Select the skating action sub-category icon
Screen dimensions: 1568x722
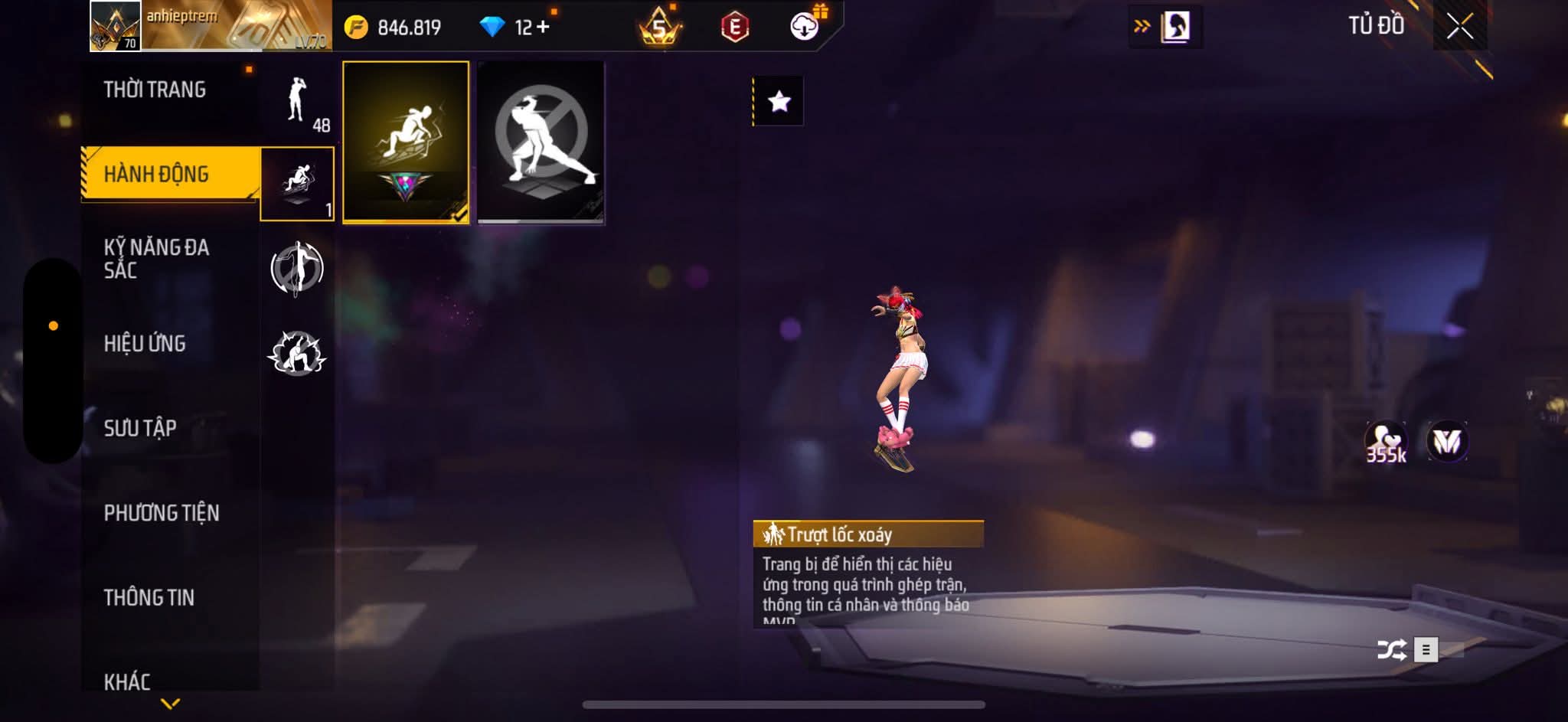point(297,184)
